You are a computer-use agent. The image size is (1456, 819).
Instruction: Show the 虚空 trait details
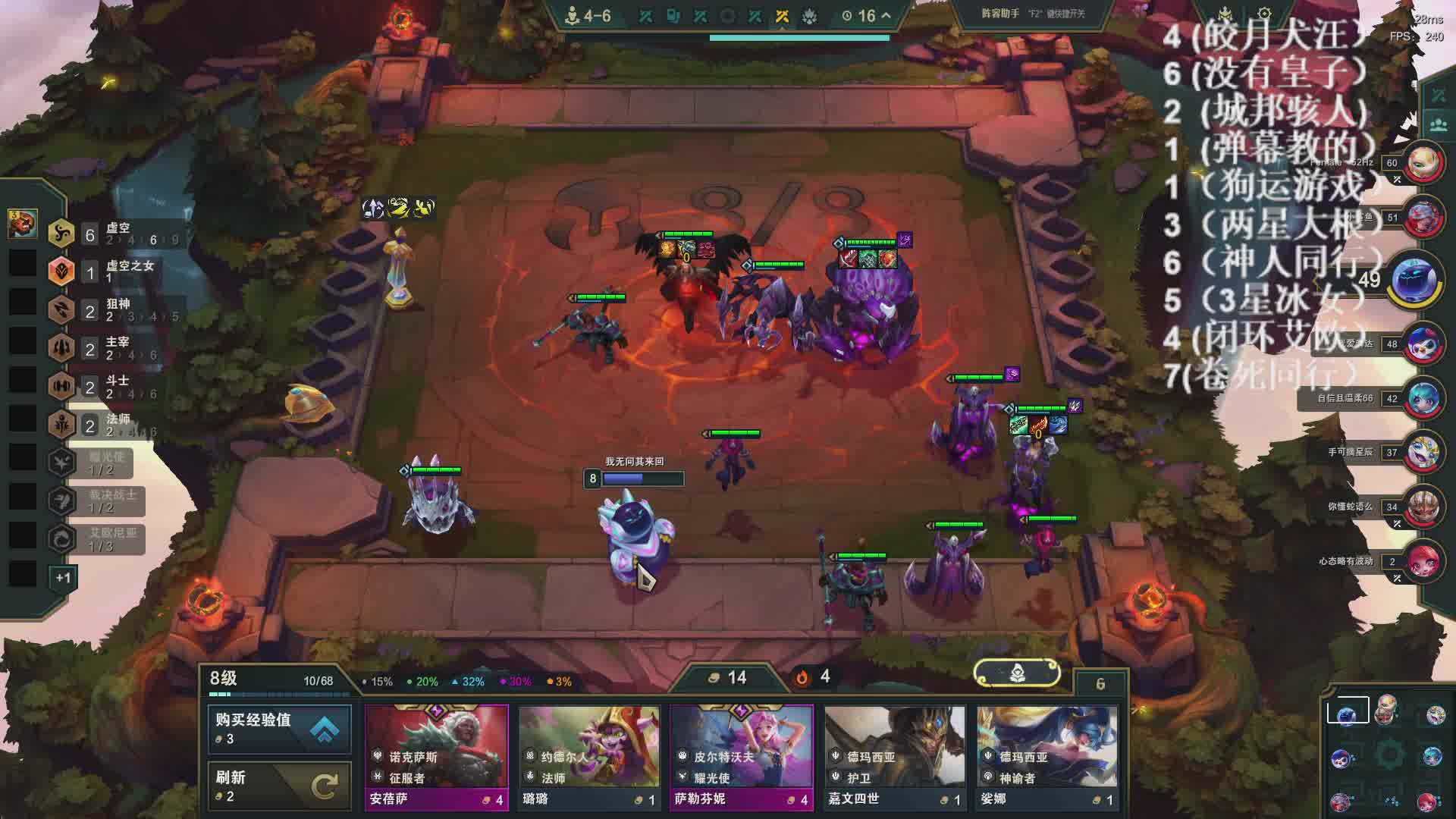pos(114,234)
